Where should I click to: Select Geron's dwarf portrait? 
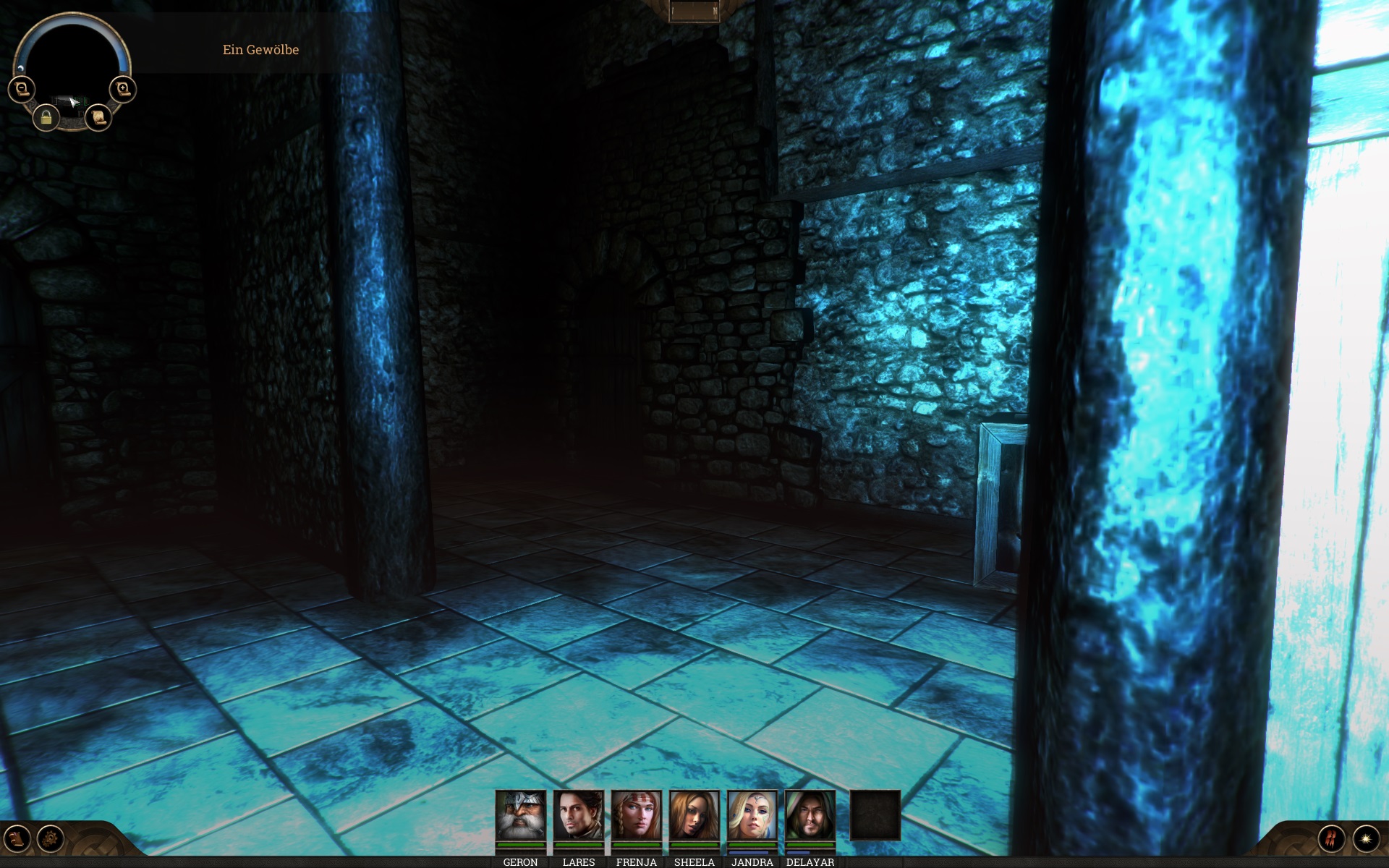520,815
